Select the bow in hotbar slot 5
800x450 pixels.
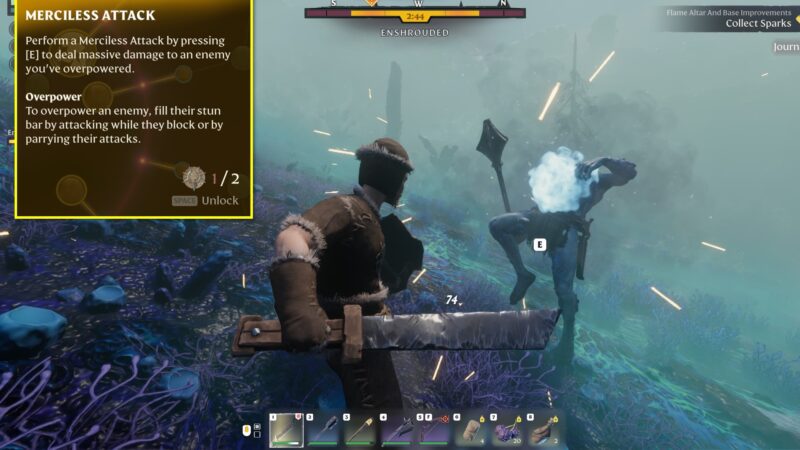point(434,430)
